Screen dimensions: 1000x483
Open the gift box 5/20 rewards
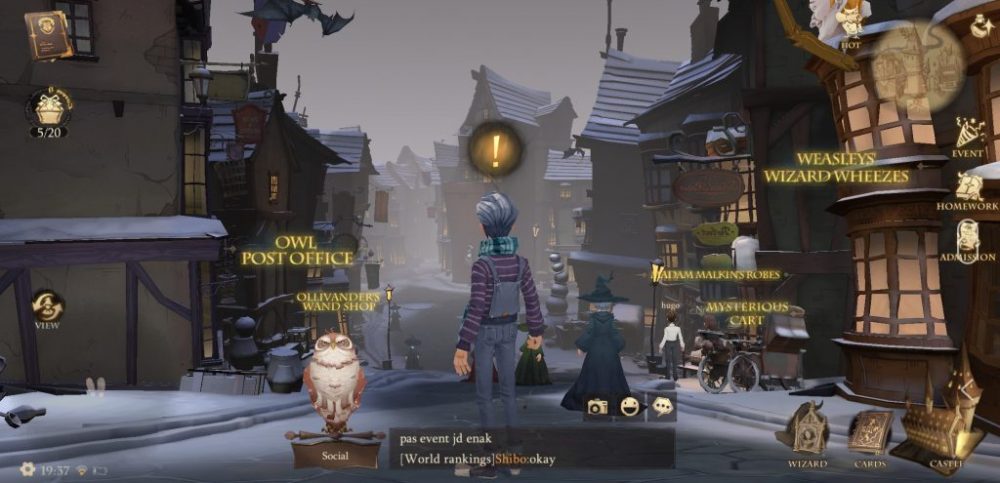tap(48, 108)
